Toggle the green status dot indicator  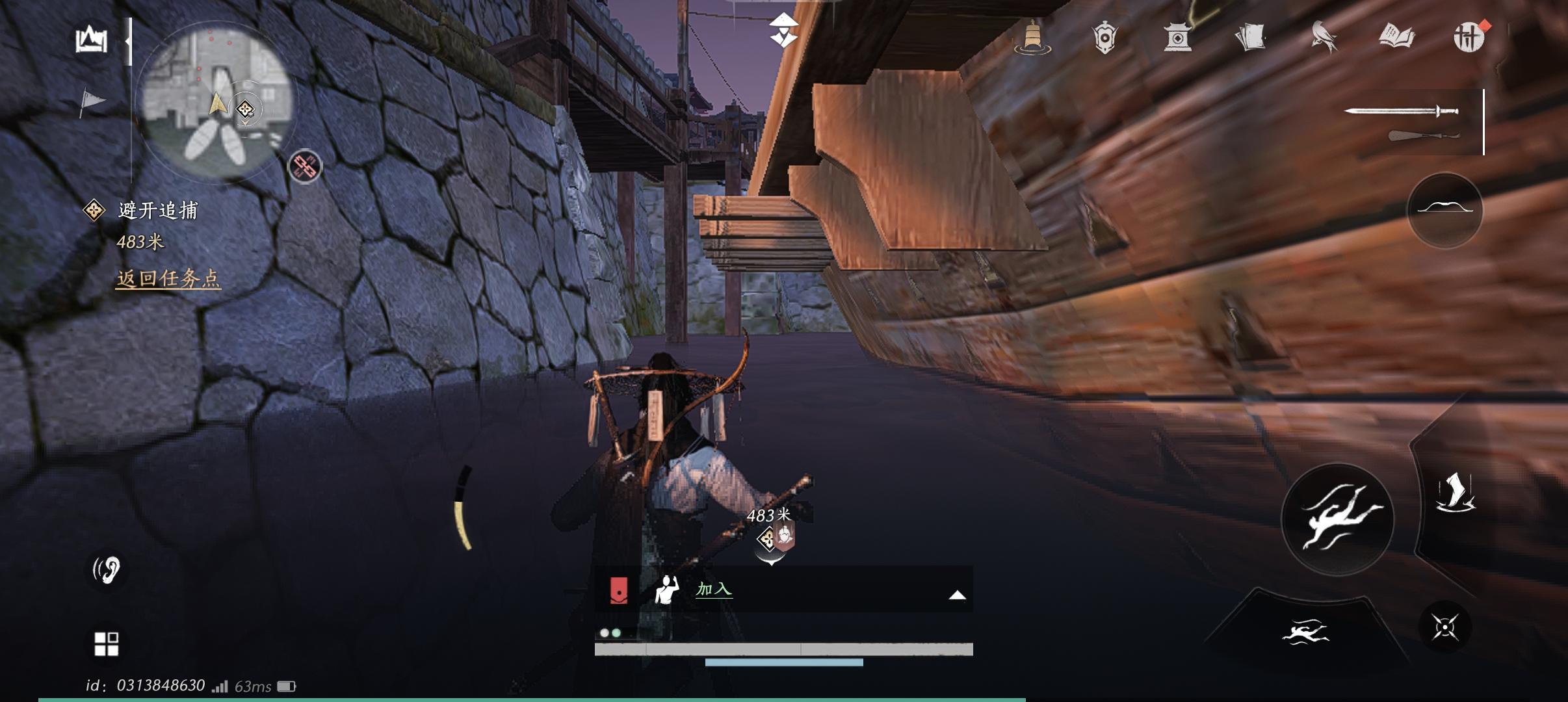point(616,632)
